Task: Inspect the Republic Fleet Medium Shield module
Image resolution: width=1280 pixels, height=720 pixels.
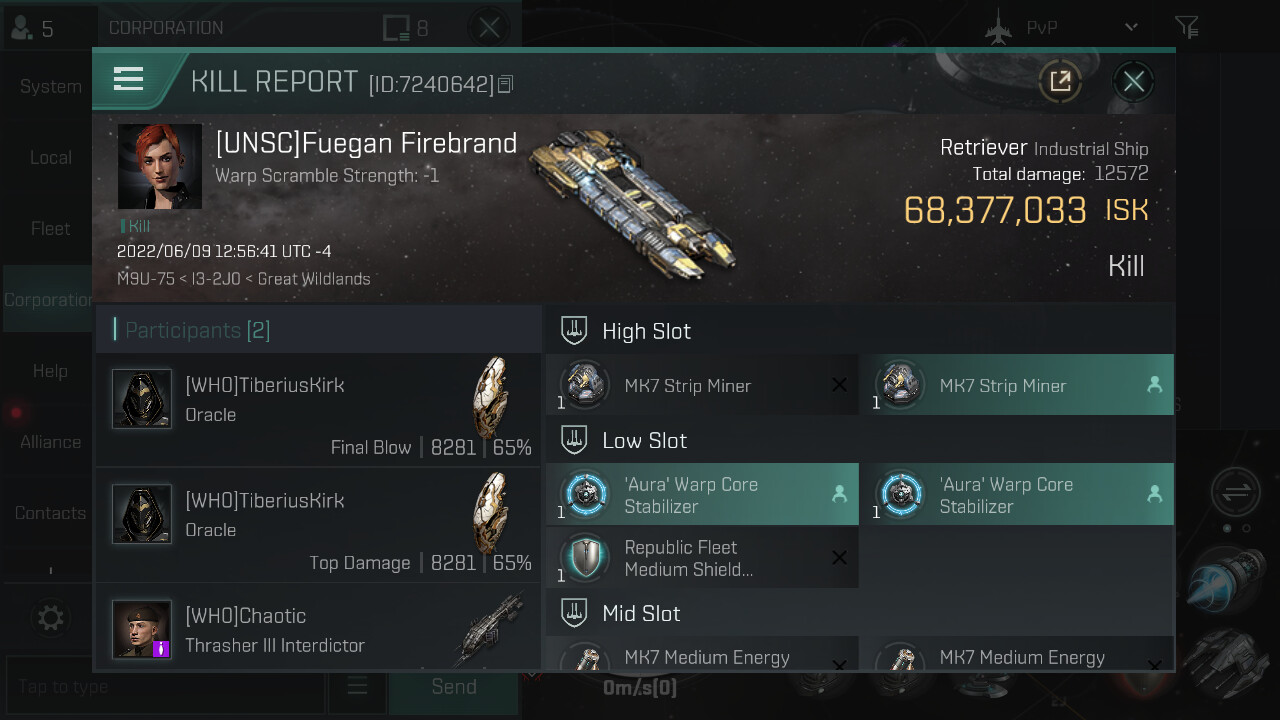Action: click(x=702, y=559)
